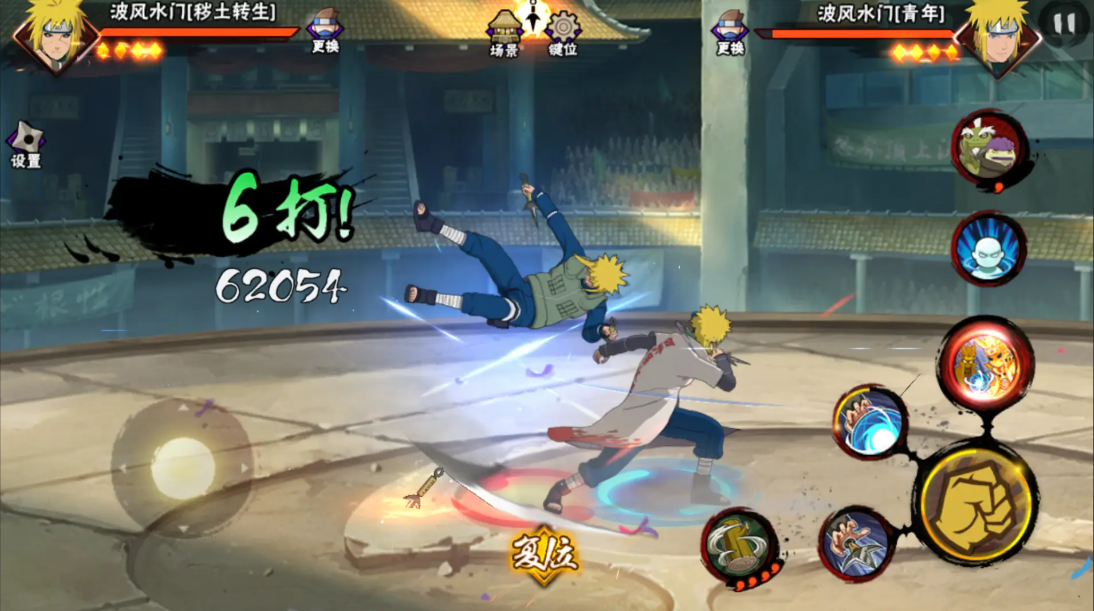Activate the blue ghost secret scroll icon

pos(989,248)
